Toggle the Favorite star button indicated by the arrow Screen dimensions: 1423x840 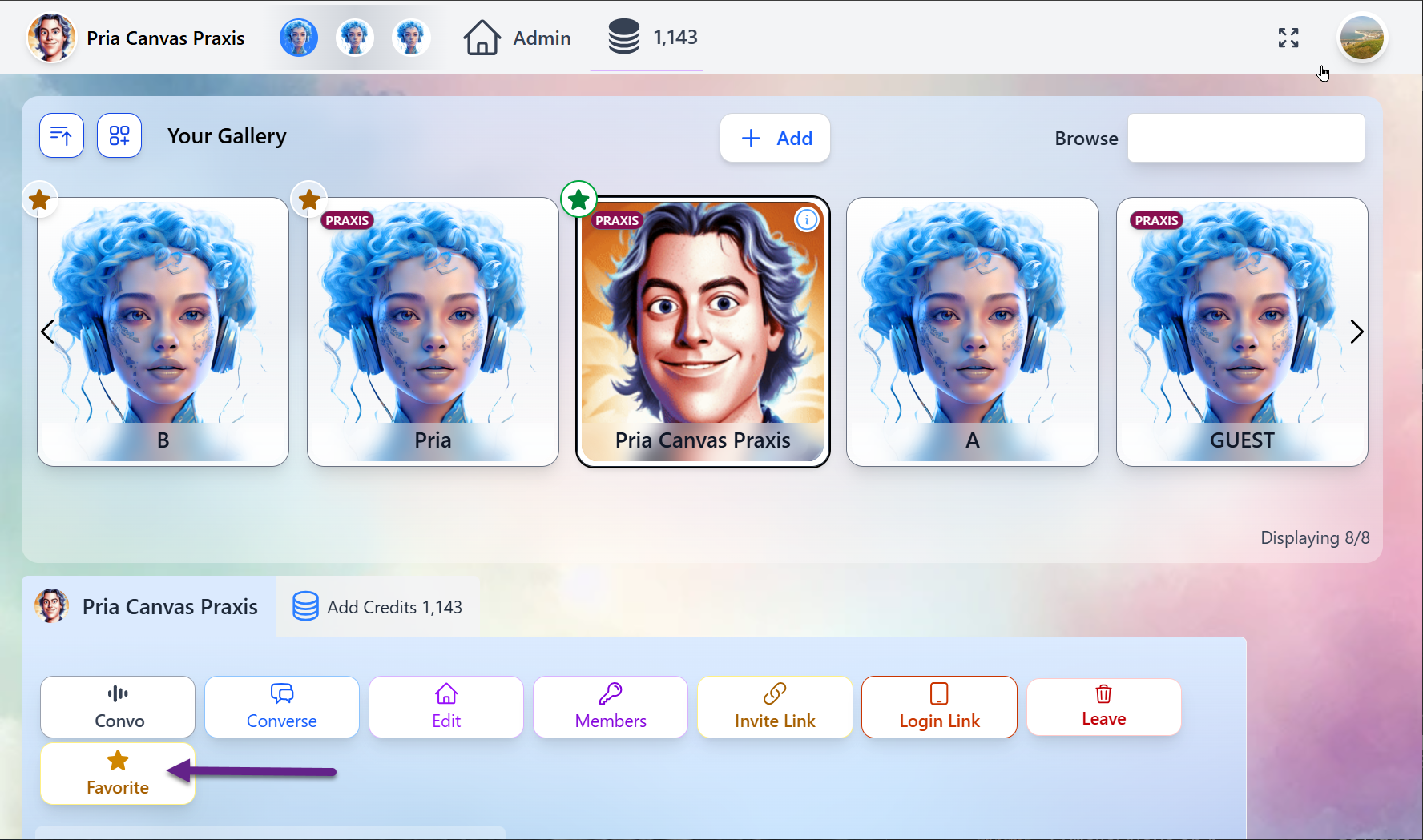[x=117, y=773]
